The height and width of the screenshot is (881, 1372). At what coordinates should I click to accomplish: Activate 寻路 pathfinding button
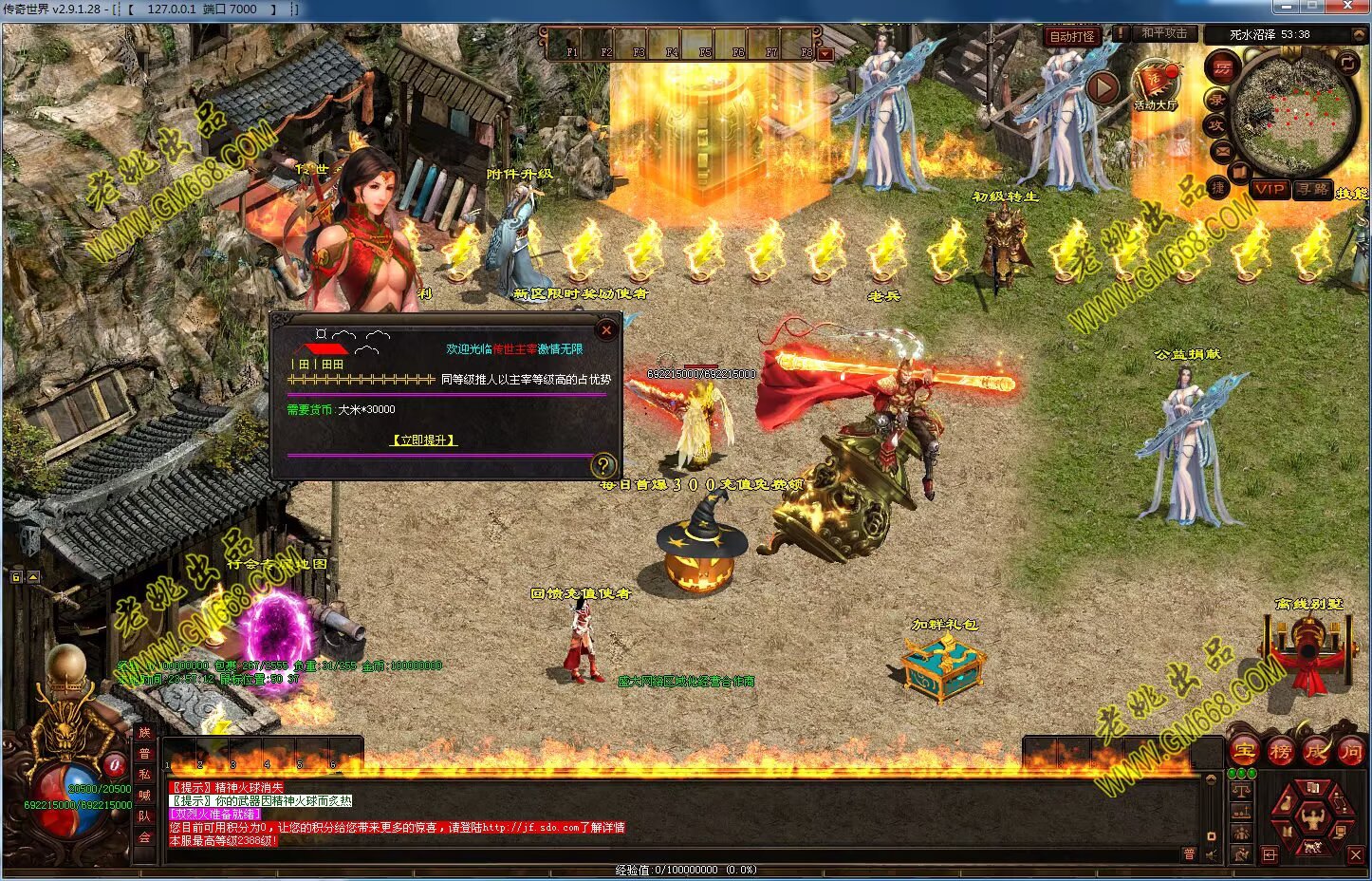tap(1314, 189)
